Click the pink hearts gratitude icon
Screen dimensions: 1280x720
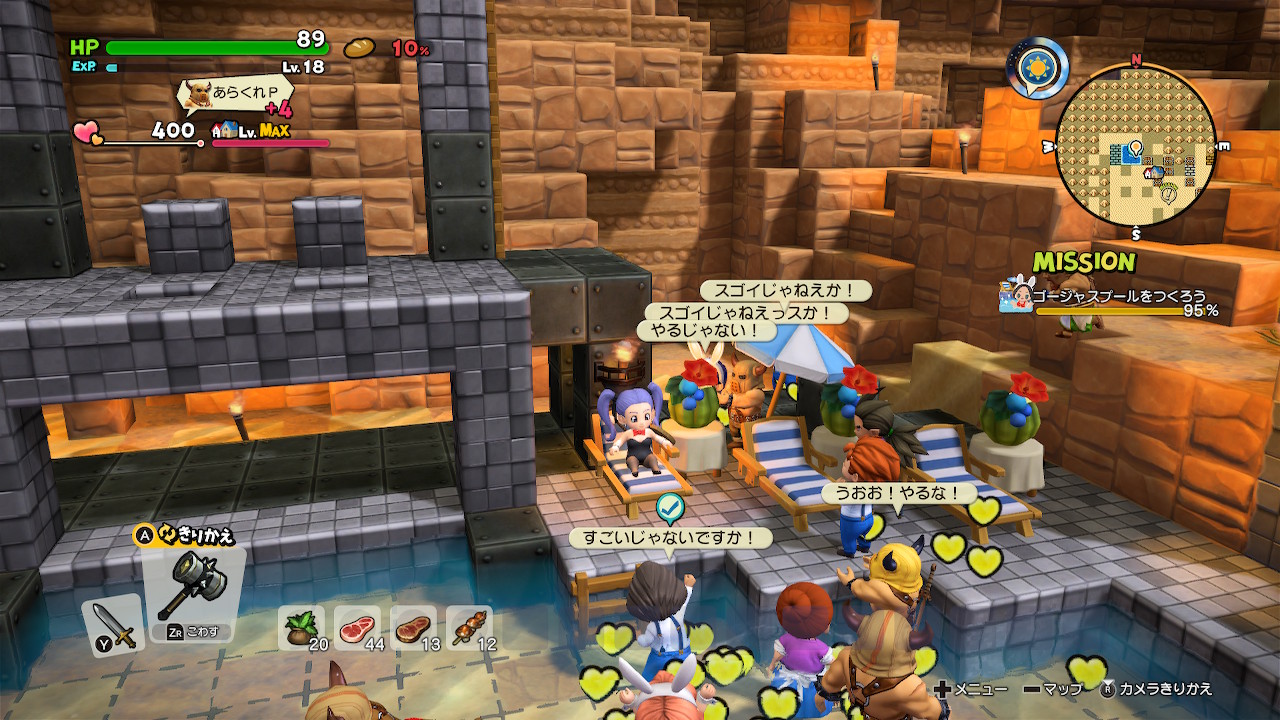tap(88, 133)
